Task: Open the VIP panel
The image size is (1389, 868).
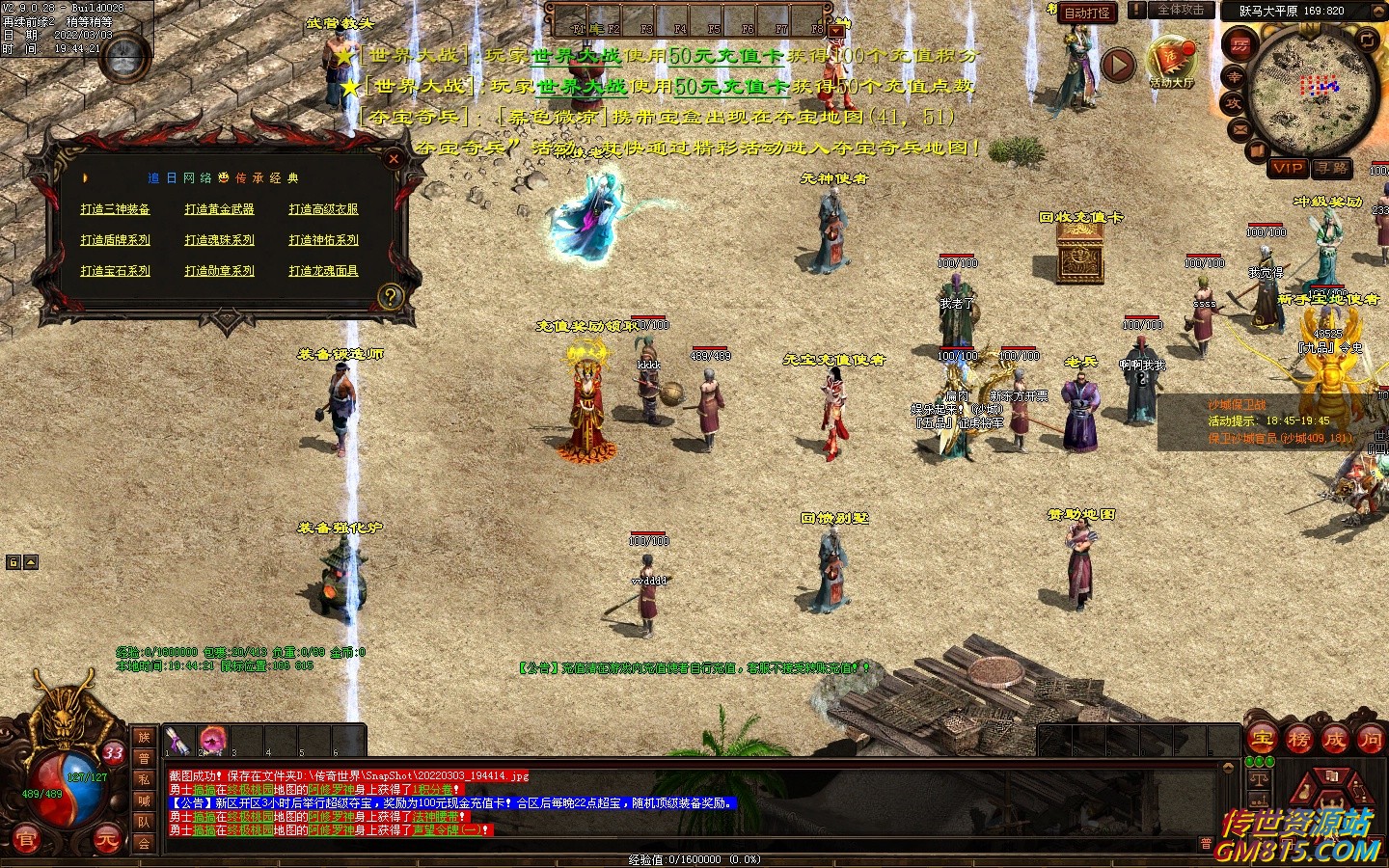Action: [1288, 168]
